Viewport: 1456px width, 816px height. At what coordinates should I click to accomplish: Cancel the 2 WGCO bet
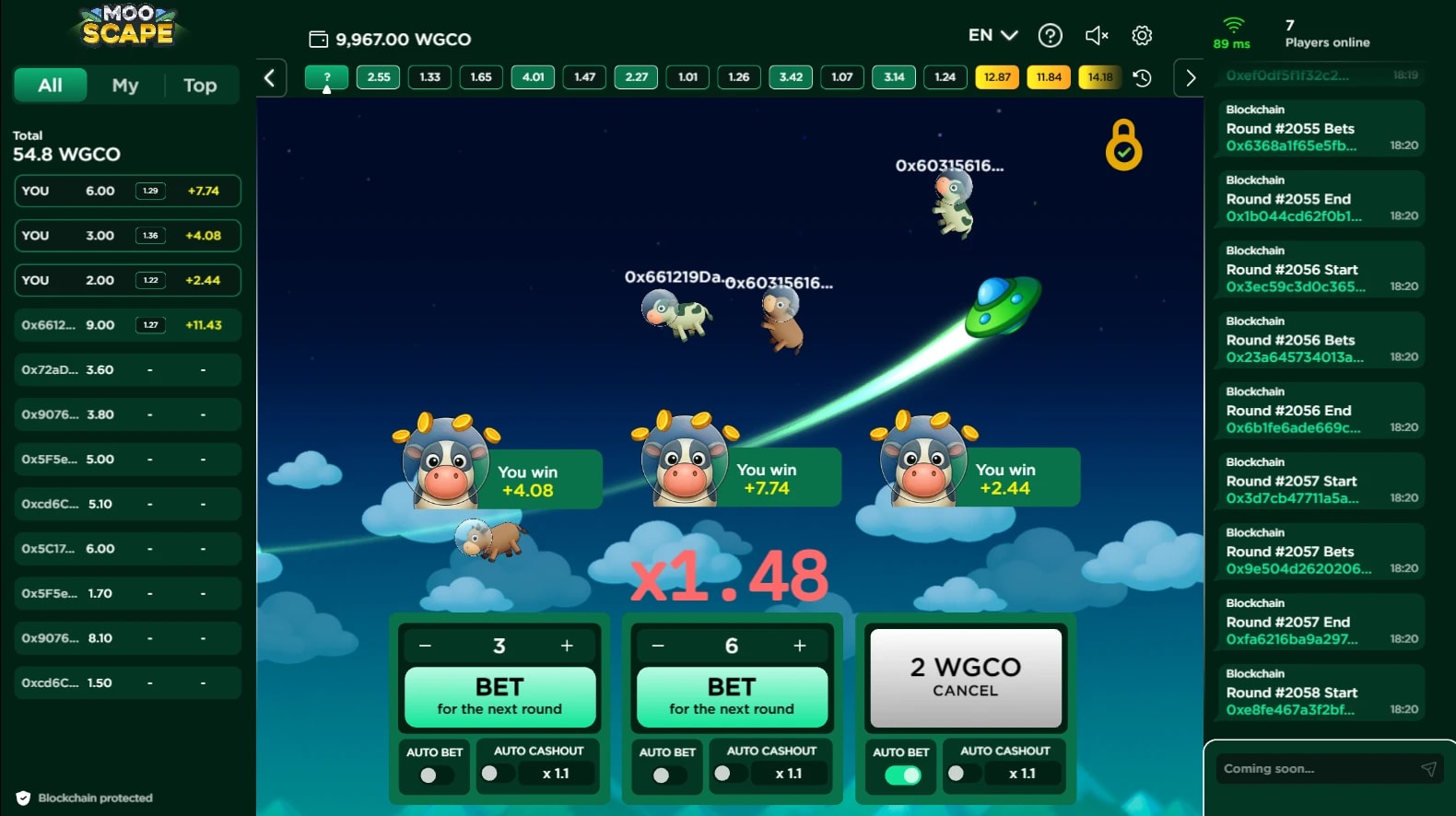pyautogui.click(x=965, y=677)
